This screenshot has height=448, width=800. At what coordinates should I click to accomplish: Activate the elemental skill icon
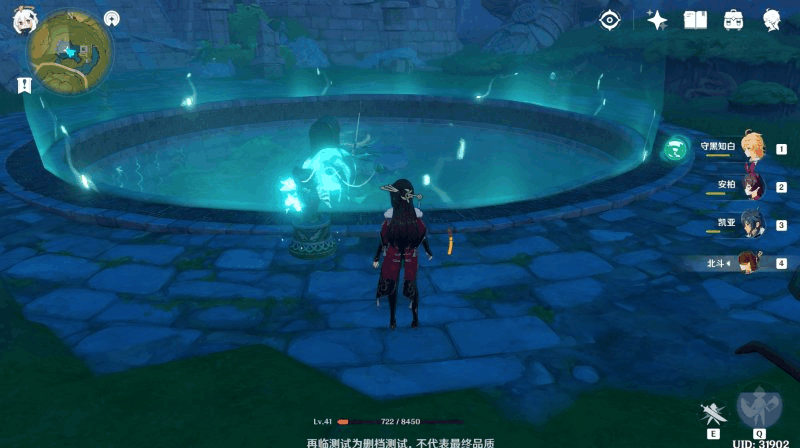714,413
